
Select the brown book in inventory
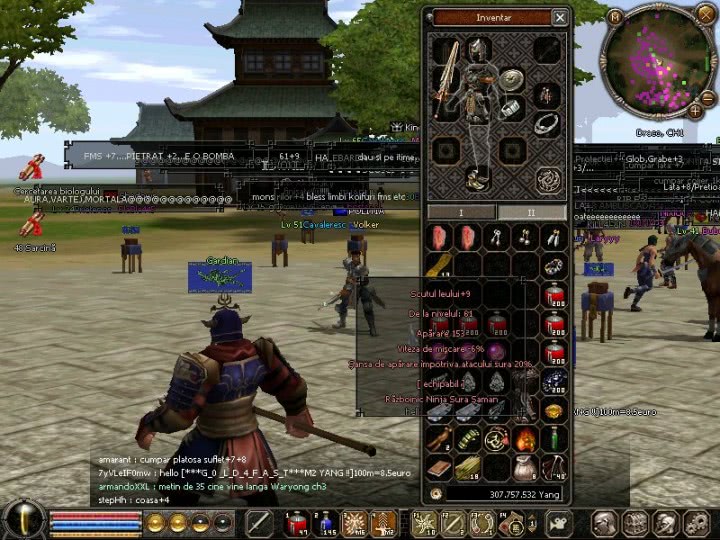(439, 467)
